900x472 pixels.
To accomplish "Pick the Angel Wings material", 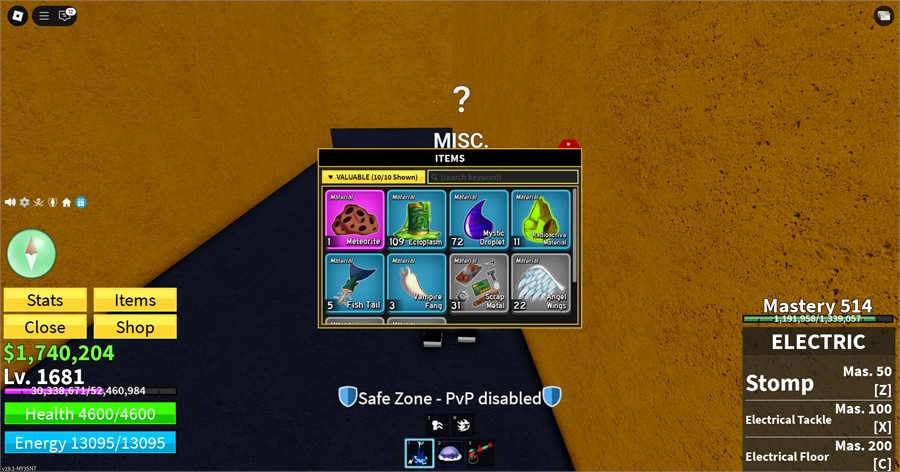I will tap(540, 283).
